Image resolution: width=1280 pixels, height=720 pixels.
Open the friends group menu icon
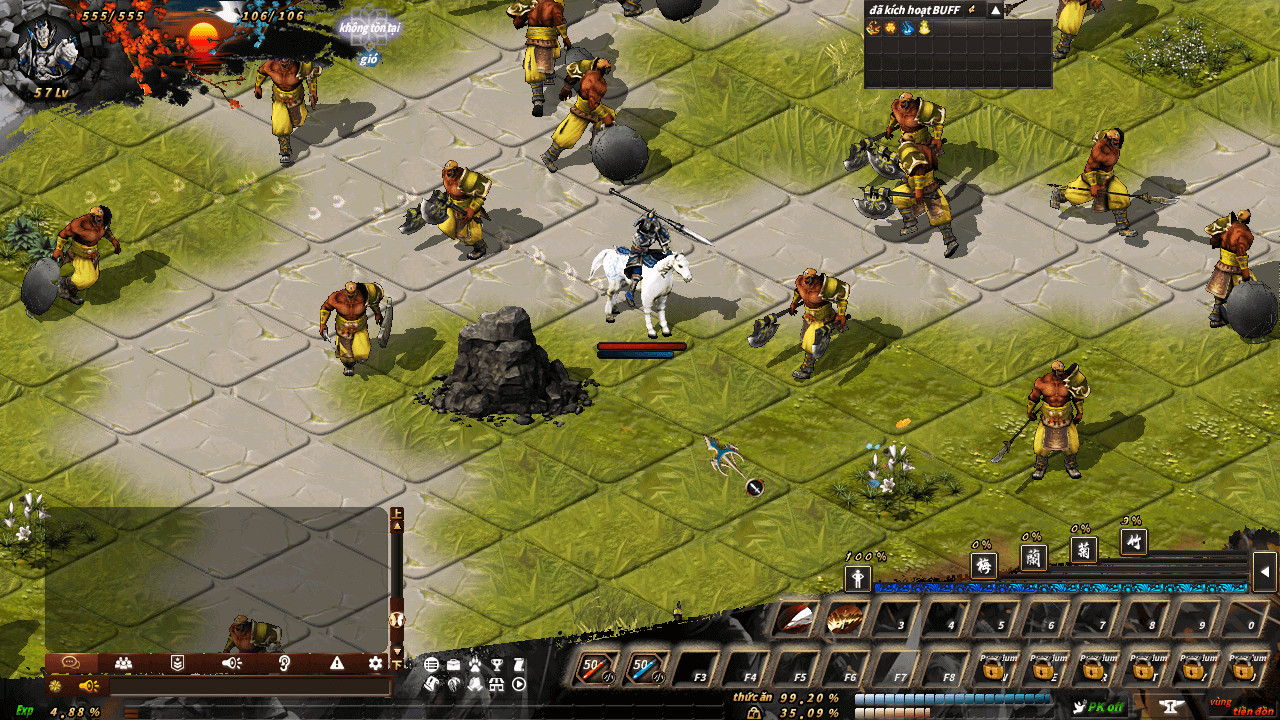(124, 663)
